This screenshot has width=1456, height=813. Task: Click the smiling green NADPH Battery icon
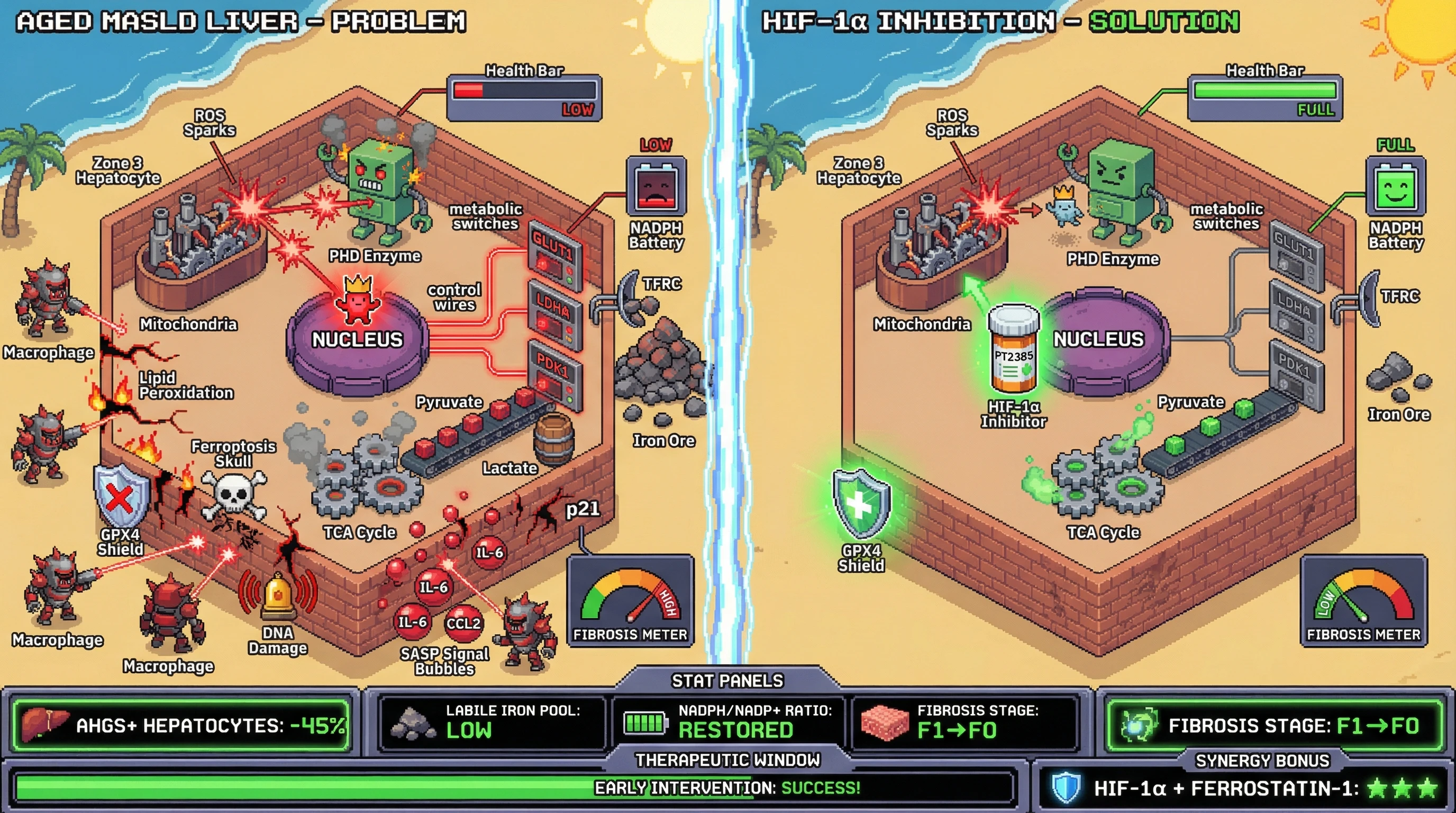coord(1395,186)
